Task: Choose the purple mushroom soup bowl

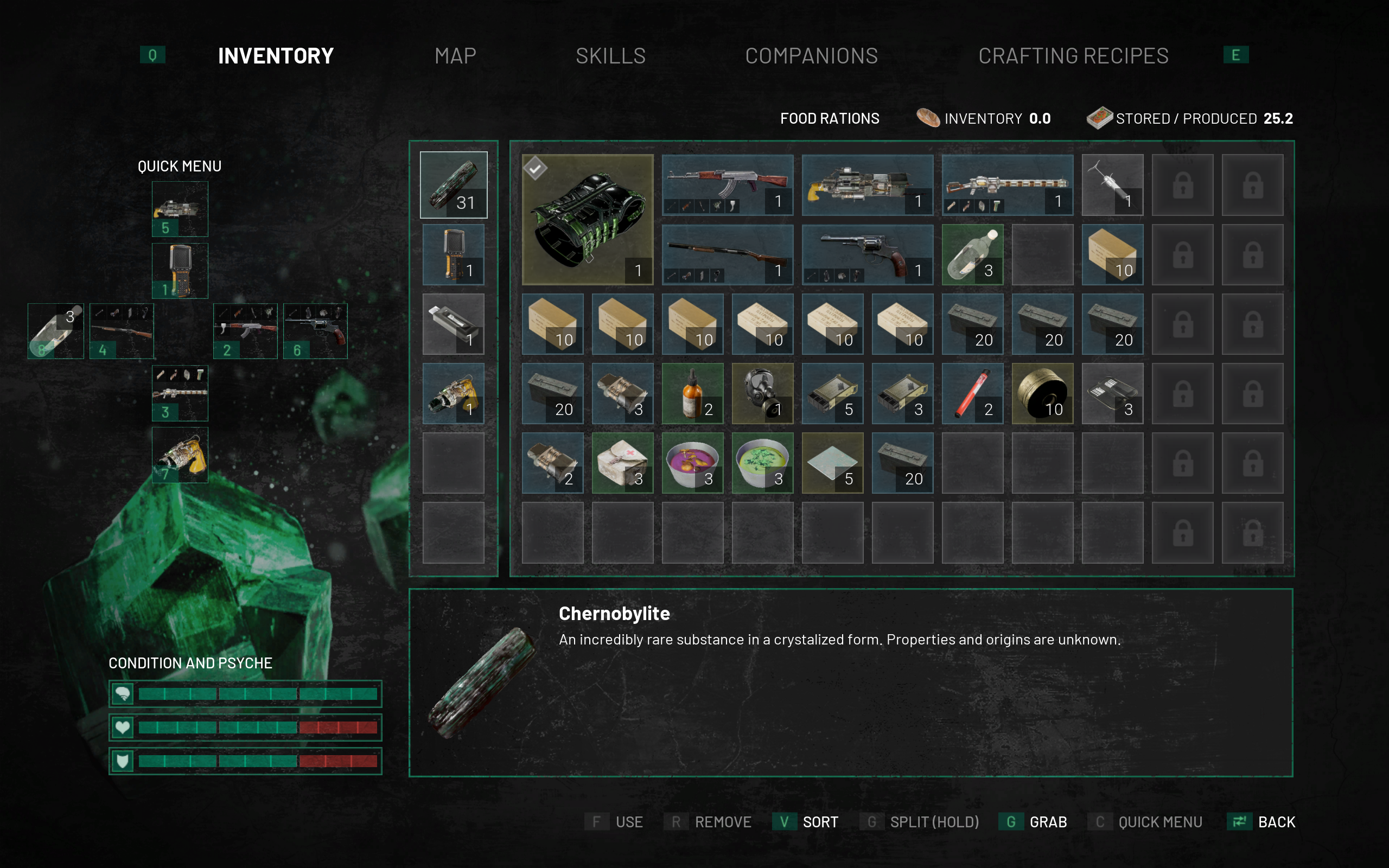Action: point(692,463)
